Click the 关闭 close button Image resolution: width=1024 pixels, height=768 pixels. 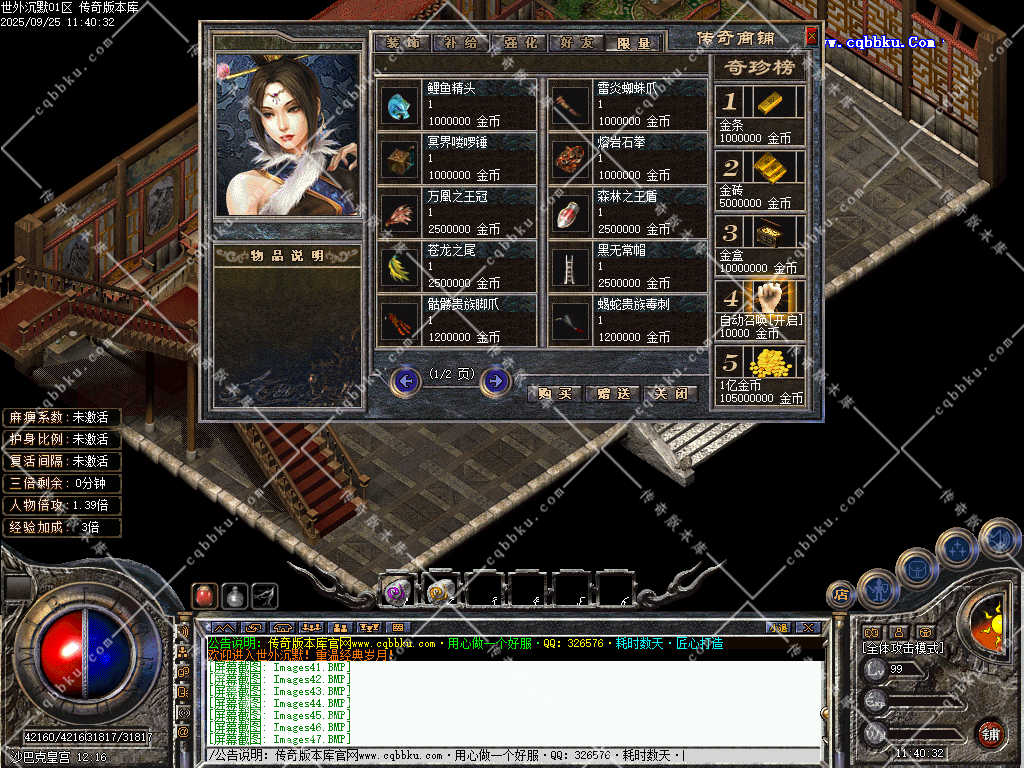670,394
